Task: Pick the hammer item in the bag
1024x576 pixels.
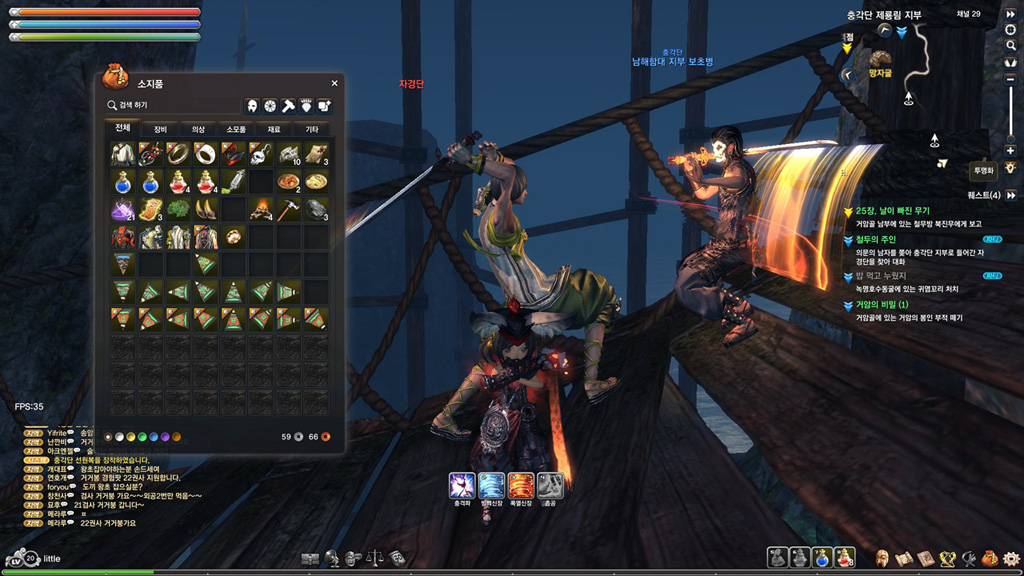Action: click(288, 209)
